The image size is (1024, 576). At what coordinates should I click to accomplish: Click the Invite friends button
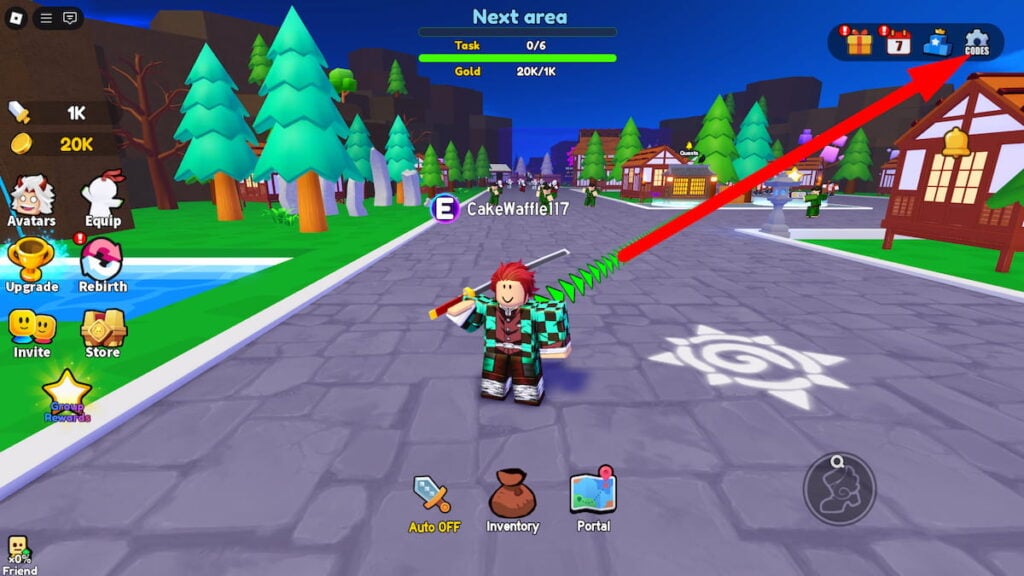click(x=31, y=331)
